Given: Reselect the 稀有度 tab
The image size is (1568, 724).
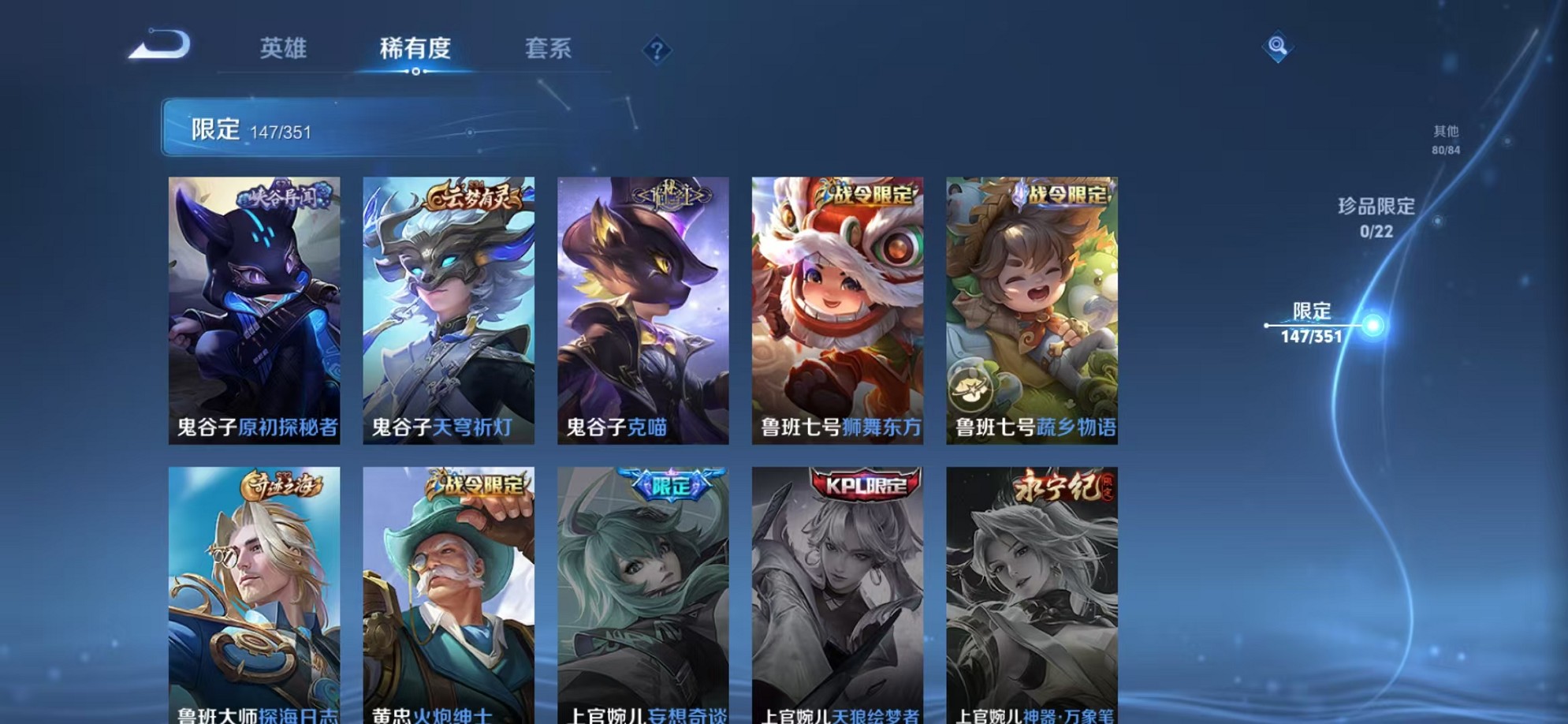Looking at the screenshot, I should tap(416, 49).
